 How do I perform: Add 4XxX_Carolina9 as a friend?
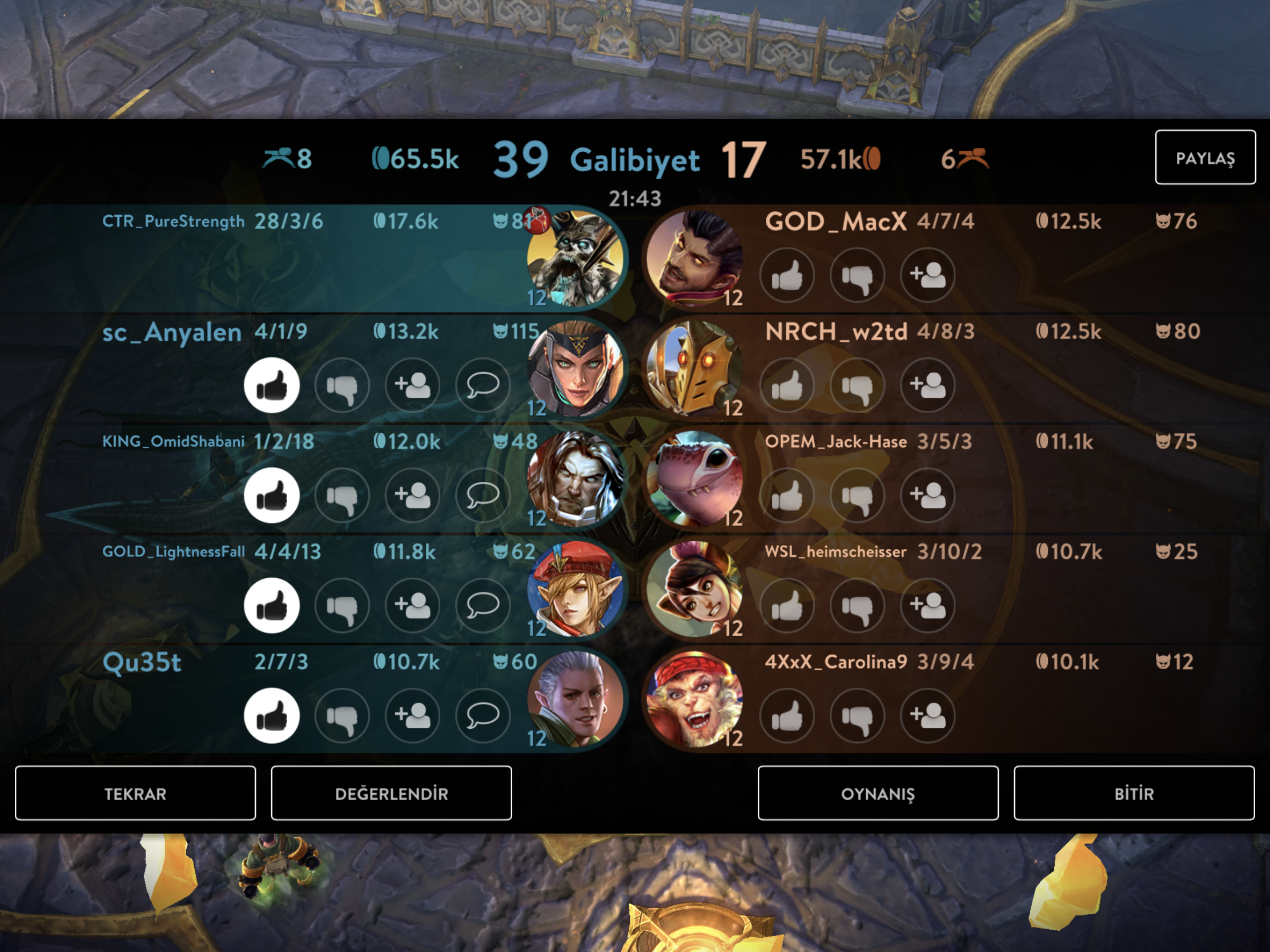click(927, 716)
